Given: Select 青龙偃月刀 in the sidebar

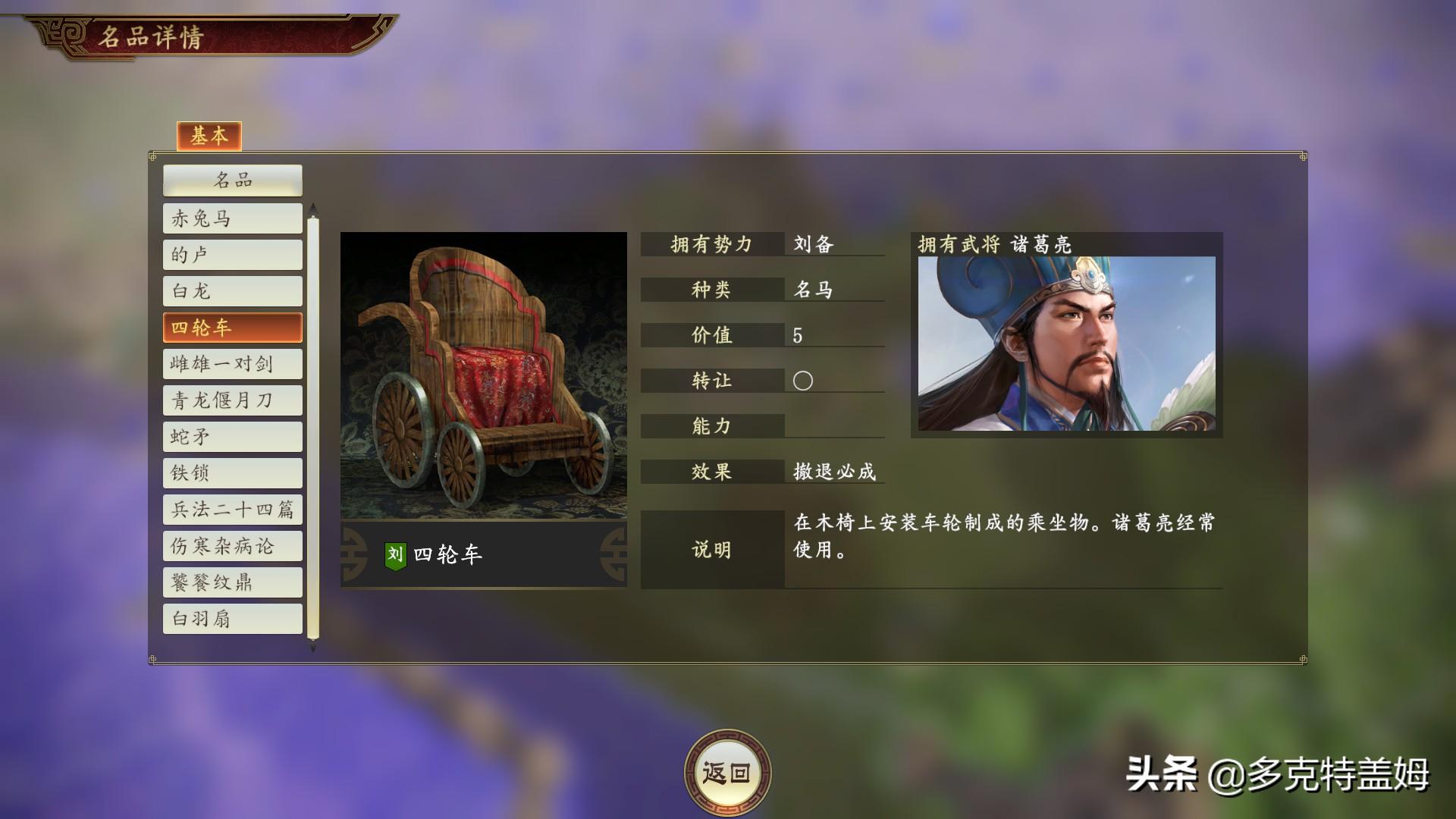Looking at the screenshot, I should (x=232, y=400).
